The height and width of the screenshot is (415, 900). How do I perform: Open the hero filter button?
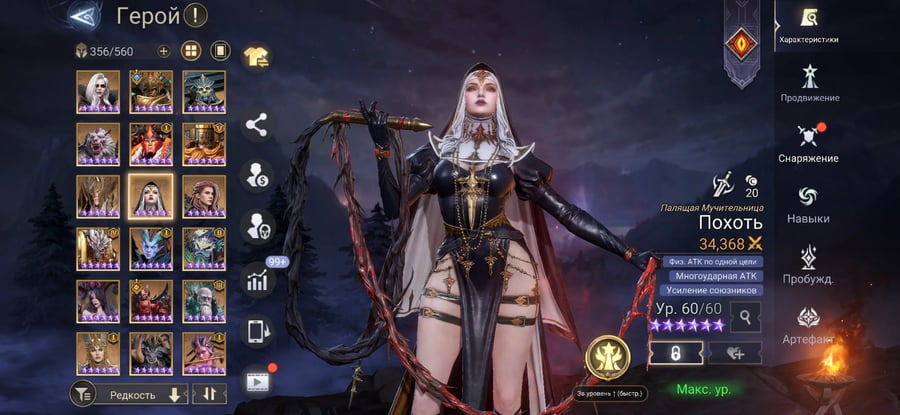82,395
